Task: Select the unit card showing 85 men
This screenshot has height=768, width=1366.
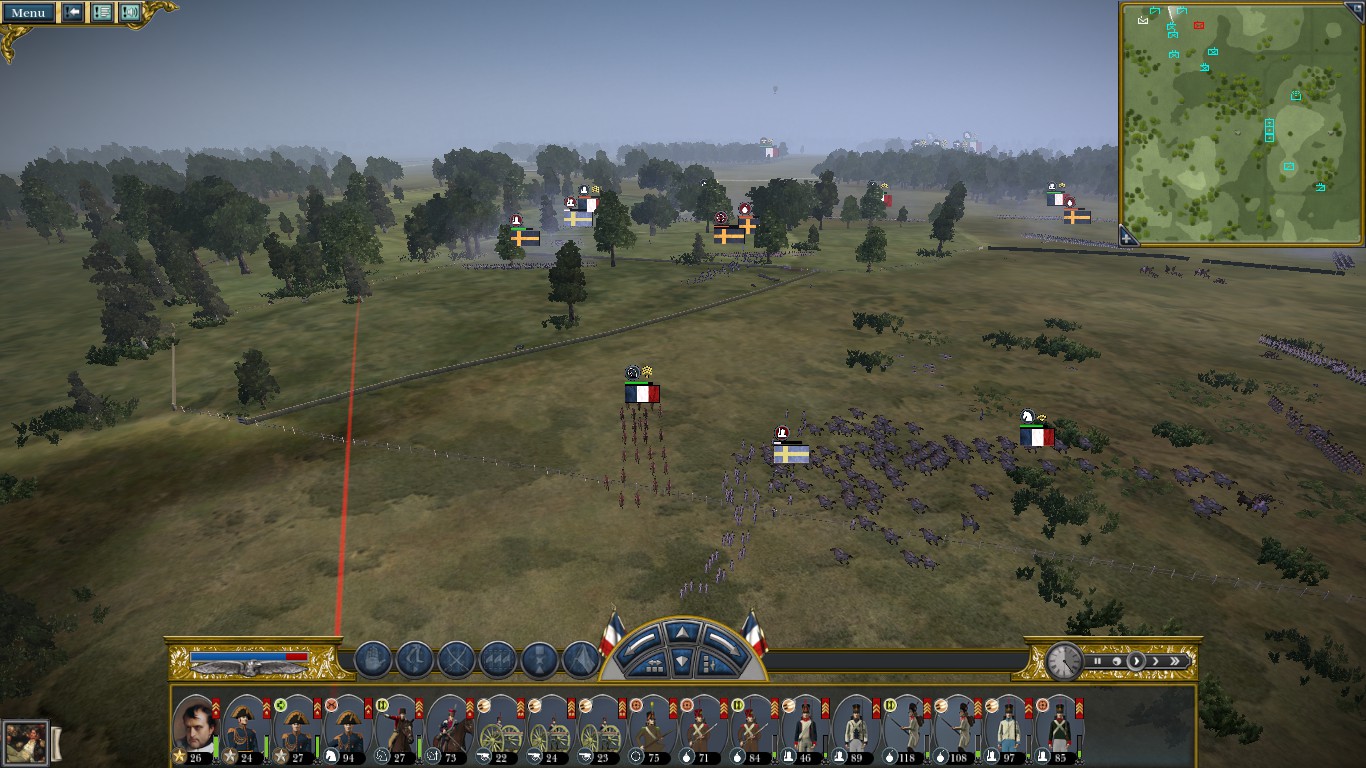Action: click(1060, 728)
